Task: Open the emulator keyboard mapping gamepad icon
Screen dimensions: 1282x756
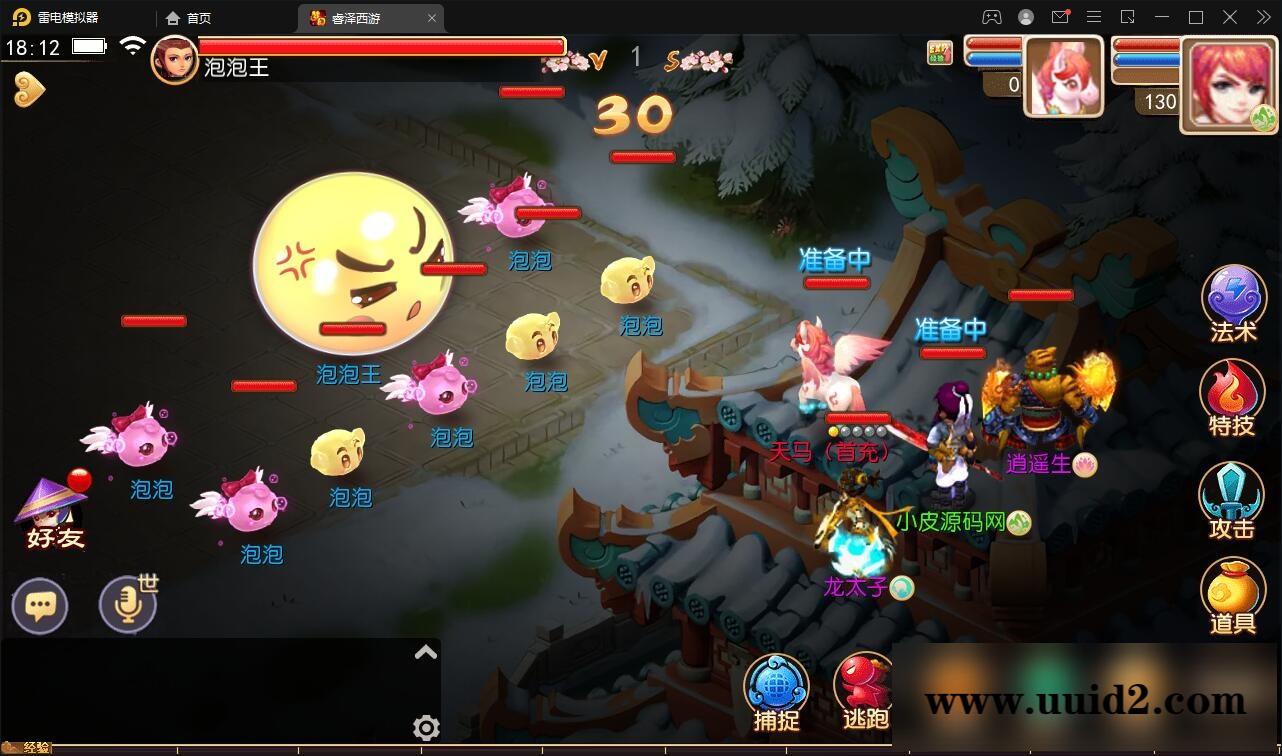Action: click(991, 17)
